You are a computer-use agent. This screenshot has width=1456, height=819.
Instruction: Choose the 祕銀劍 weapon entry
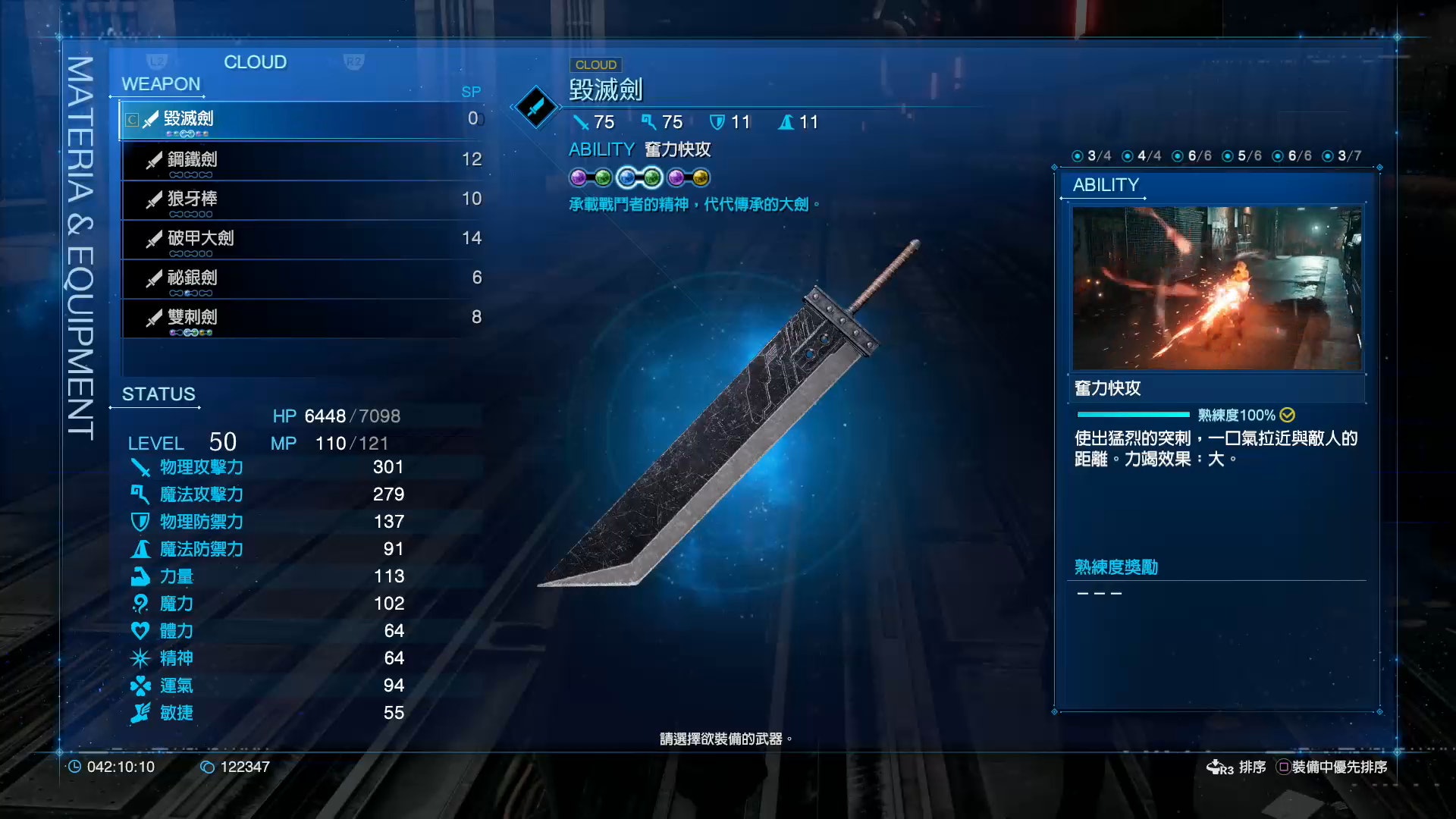302,278
